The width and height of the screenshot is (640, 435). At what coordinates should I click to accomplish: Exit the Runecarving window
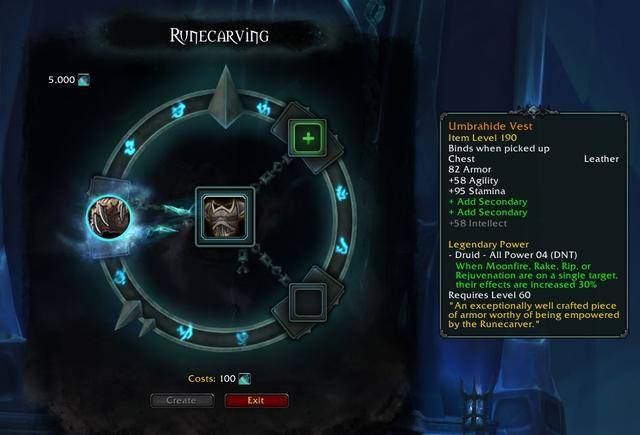click(256, 400)
